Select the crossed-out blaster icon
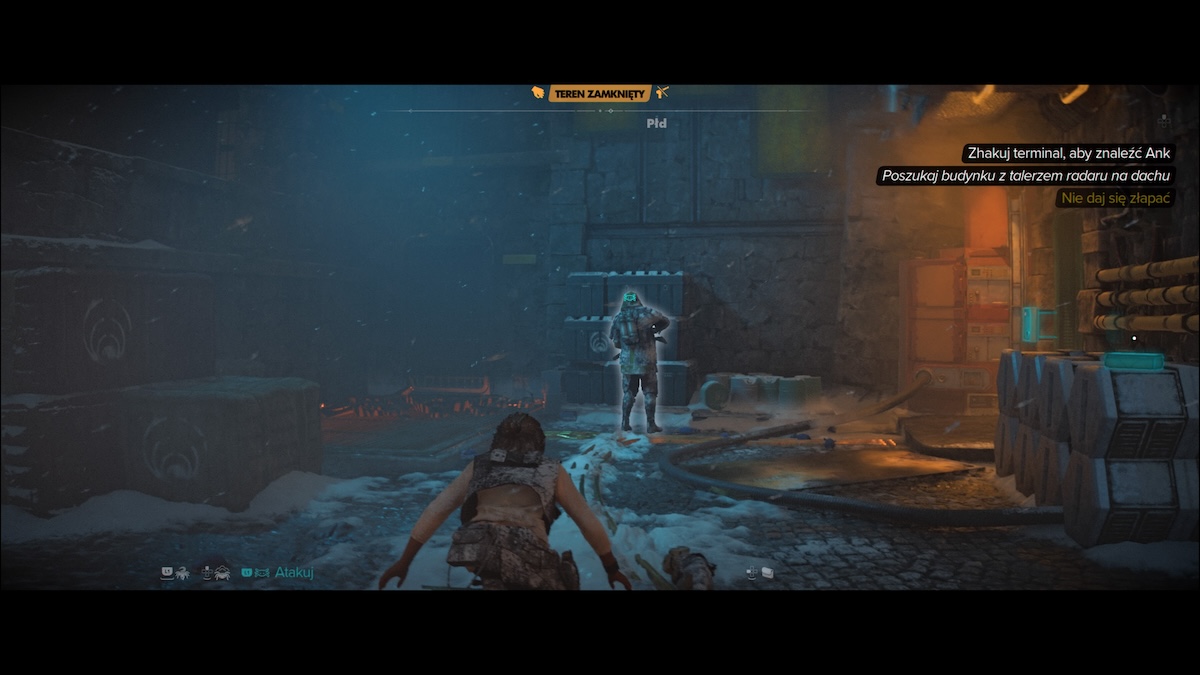The height and width of the screenshot is (675, 1200). pos(662,93)
